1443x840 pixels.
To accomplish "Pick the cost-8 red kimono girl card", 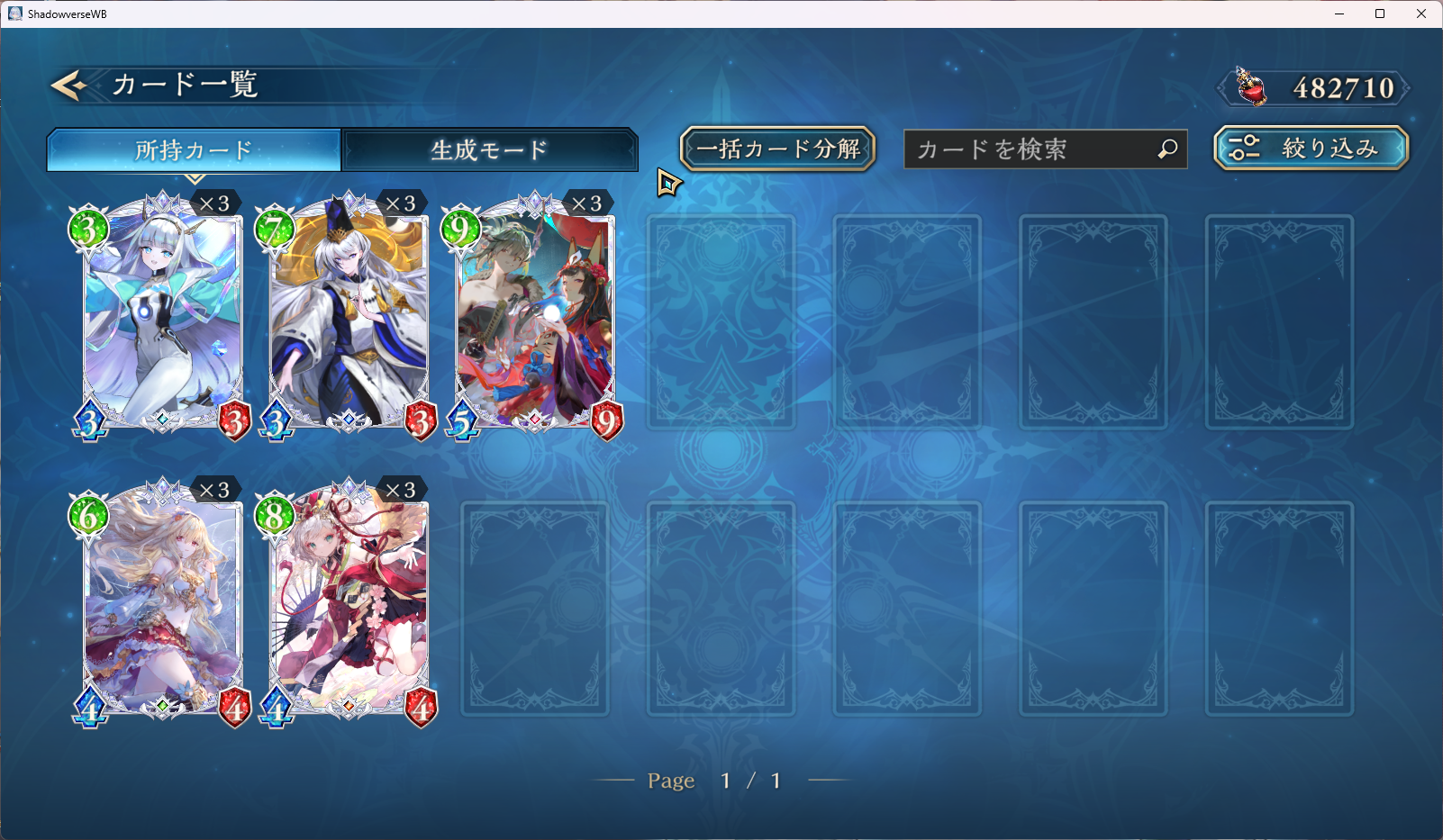I will (349, 603).
